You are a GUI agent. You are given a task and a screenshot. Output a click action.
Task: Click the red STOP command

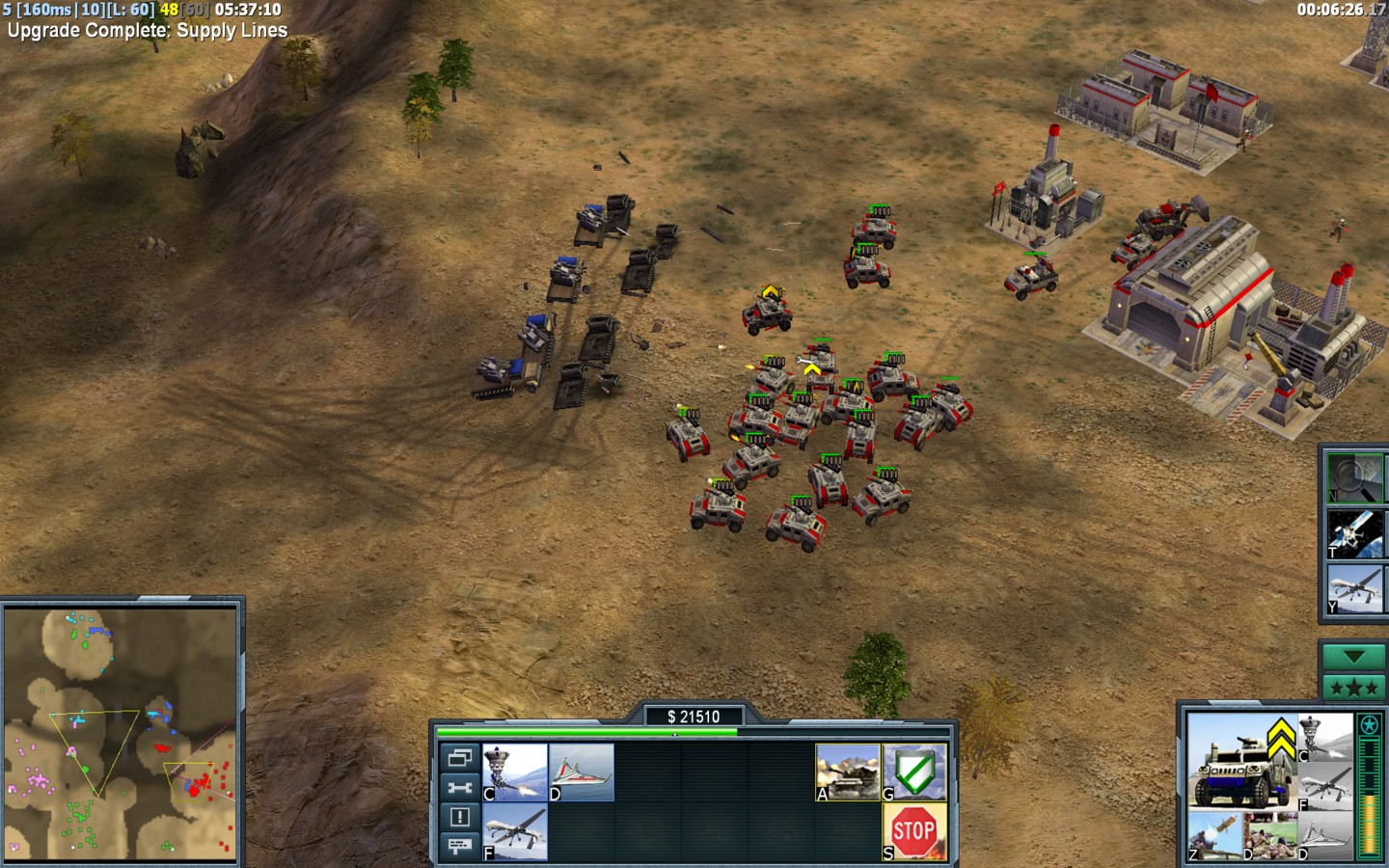click(x=914, y=831)
